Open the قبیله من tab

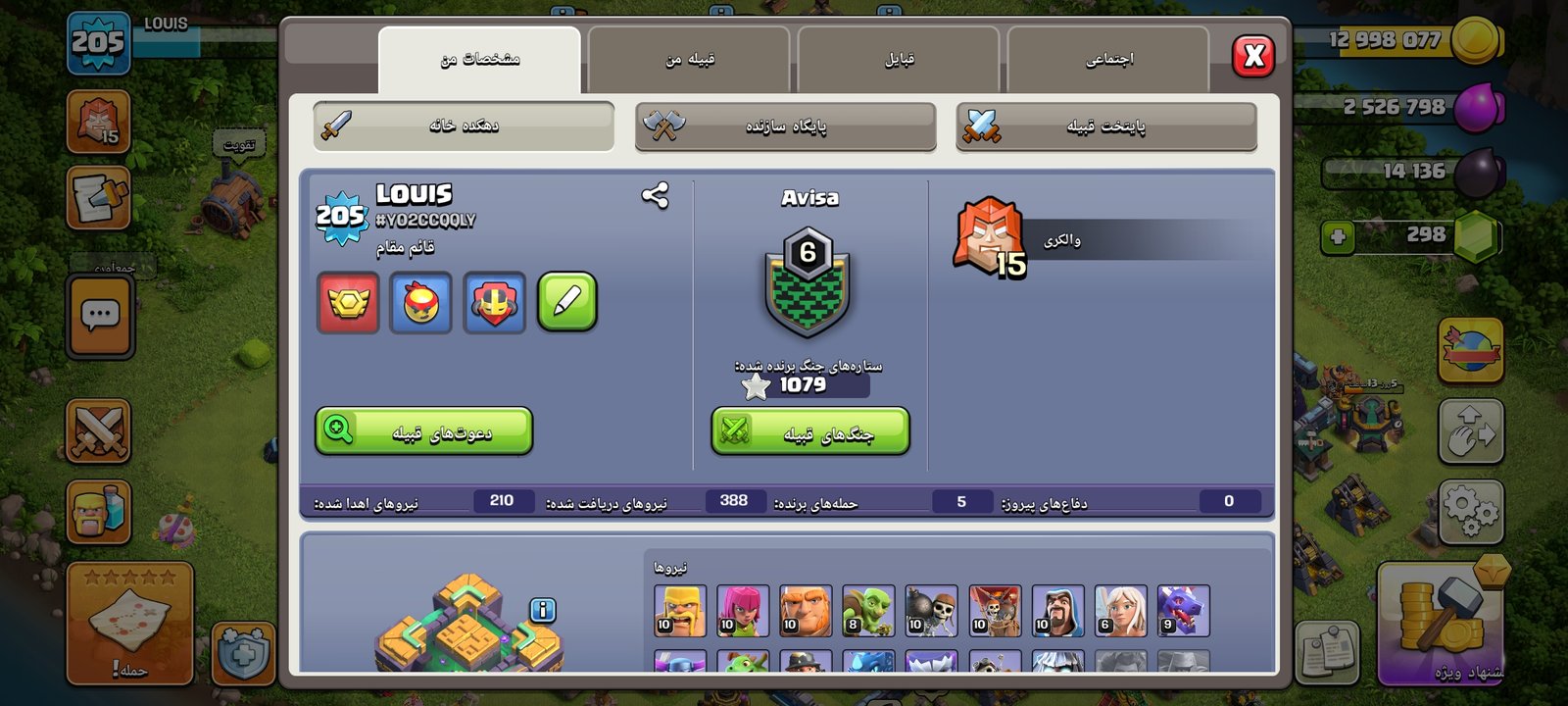point(689,60)
